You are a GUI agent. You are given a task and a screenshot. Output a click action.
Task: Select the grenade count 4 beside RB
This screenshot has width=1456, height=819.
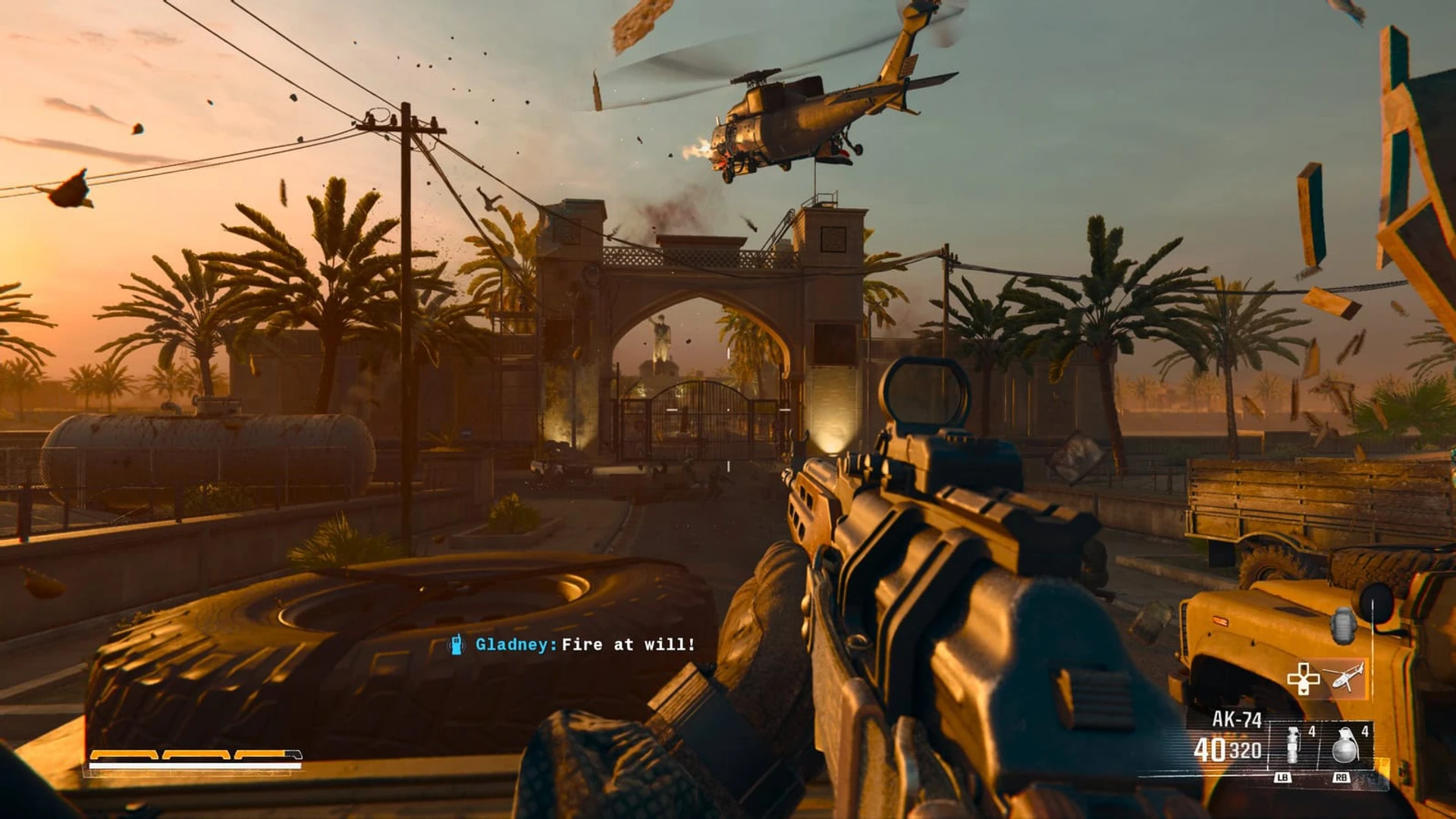[x=1365, y=730]
